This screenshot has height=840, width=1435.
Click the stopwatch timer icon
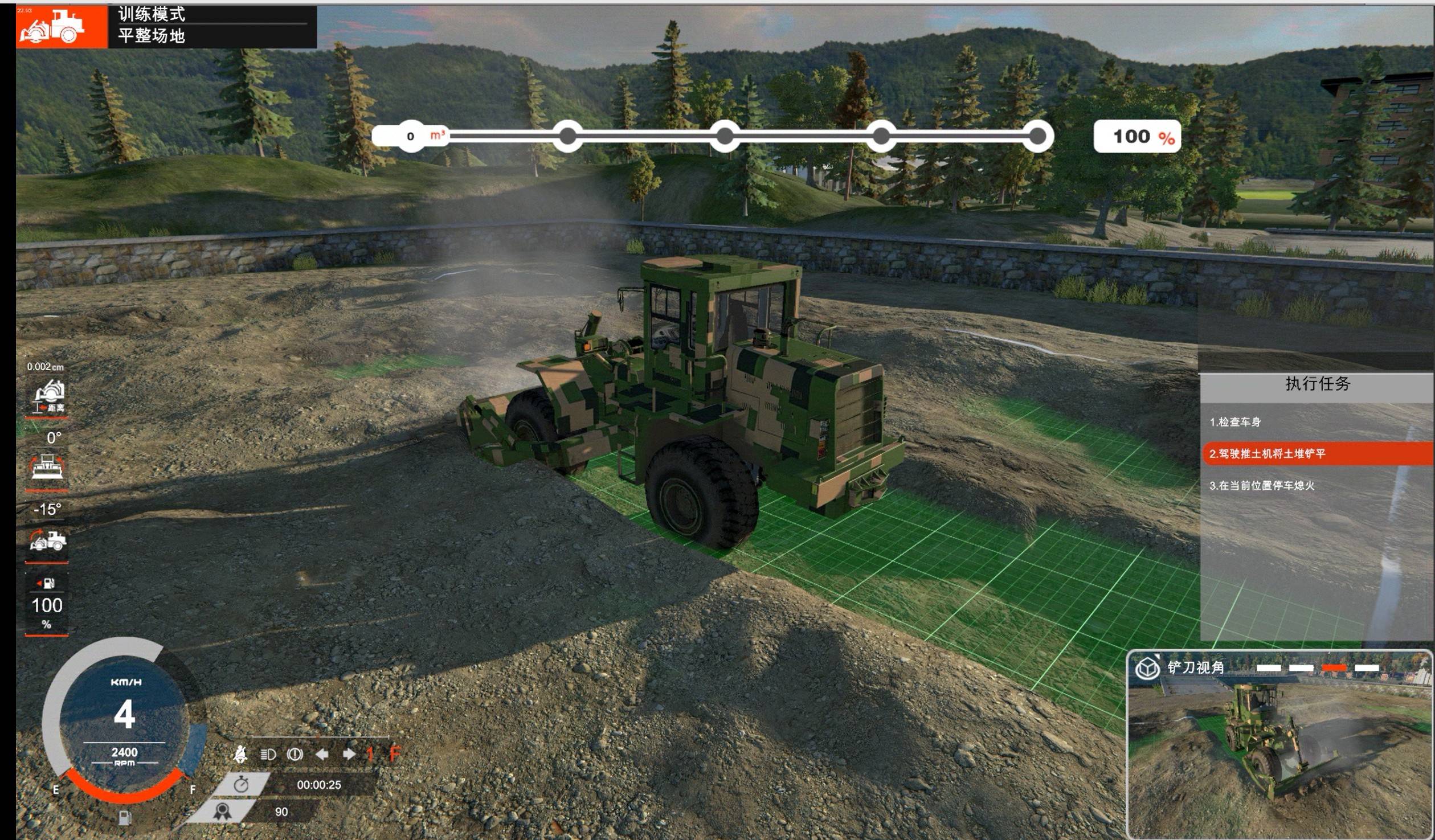click(242, 785)
